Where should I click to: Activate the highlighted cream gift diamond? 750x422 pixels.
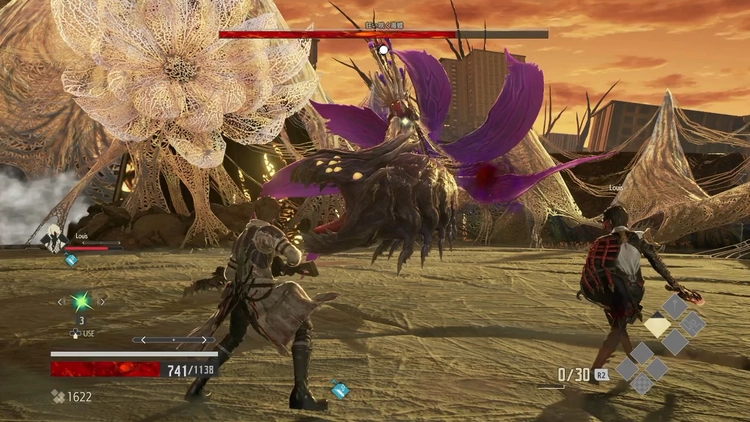[x=657, y=325]
